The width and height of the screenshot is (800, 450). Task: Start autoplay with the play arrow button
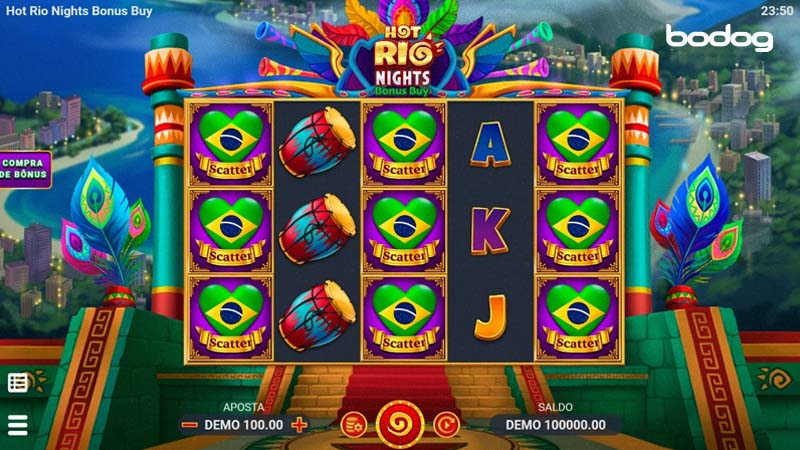click(446, 424)
